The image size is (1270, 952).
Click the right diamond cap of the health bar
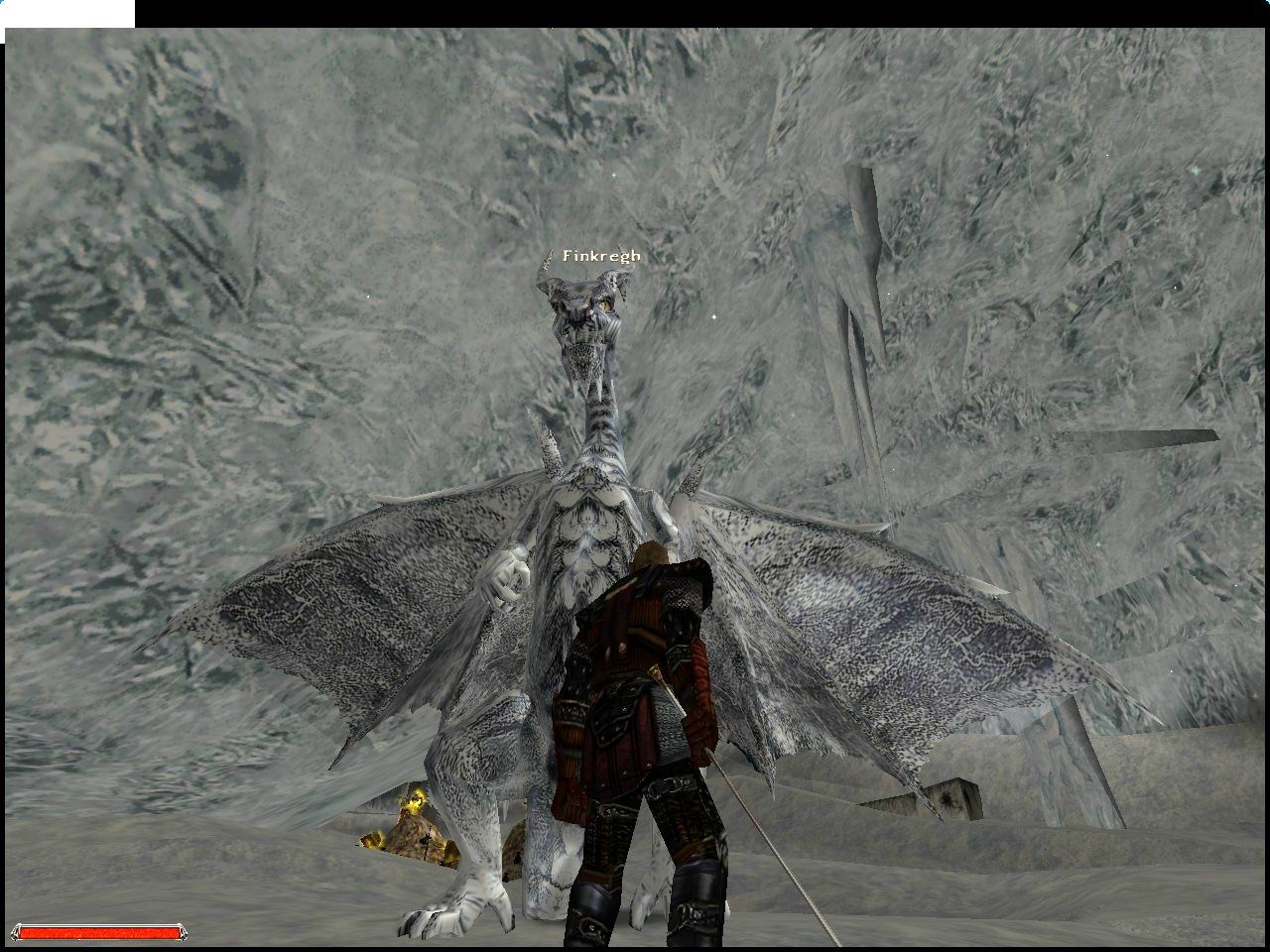pyautogui.click(x=183, y=932)
